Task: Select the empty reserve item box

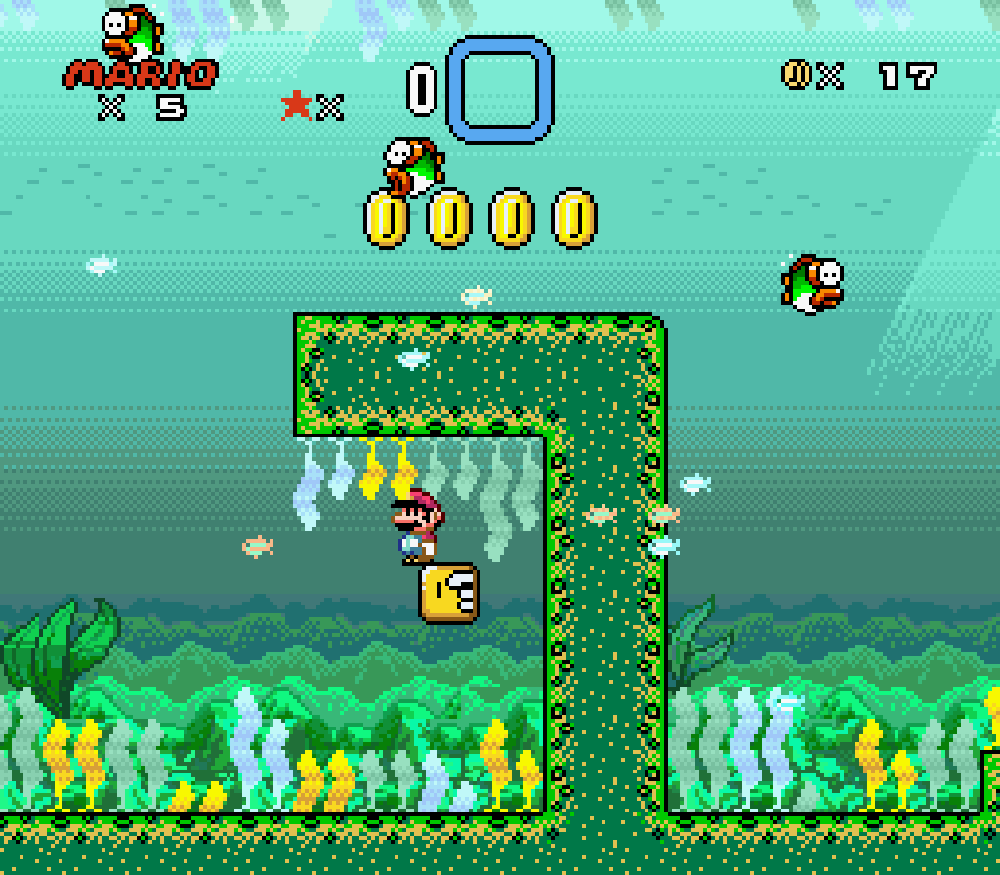Action: coord(499,89)
